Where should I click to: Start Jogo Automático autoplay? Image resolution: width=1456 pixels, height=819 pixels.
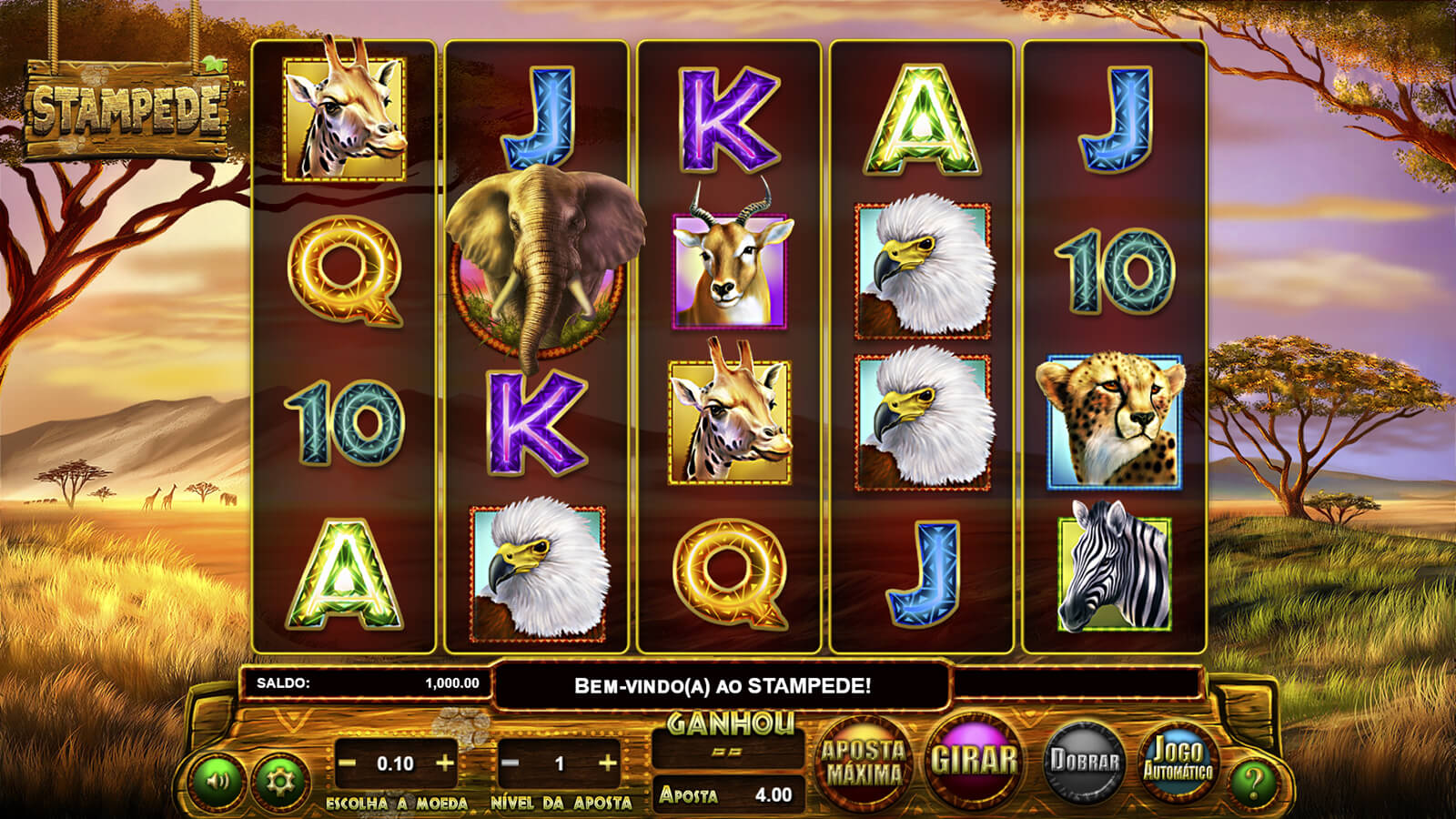click(x=1178, y=761)
